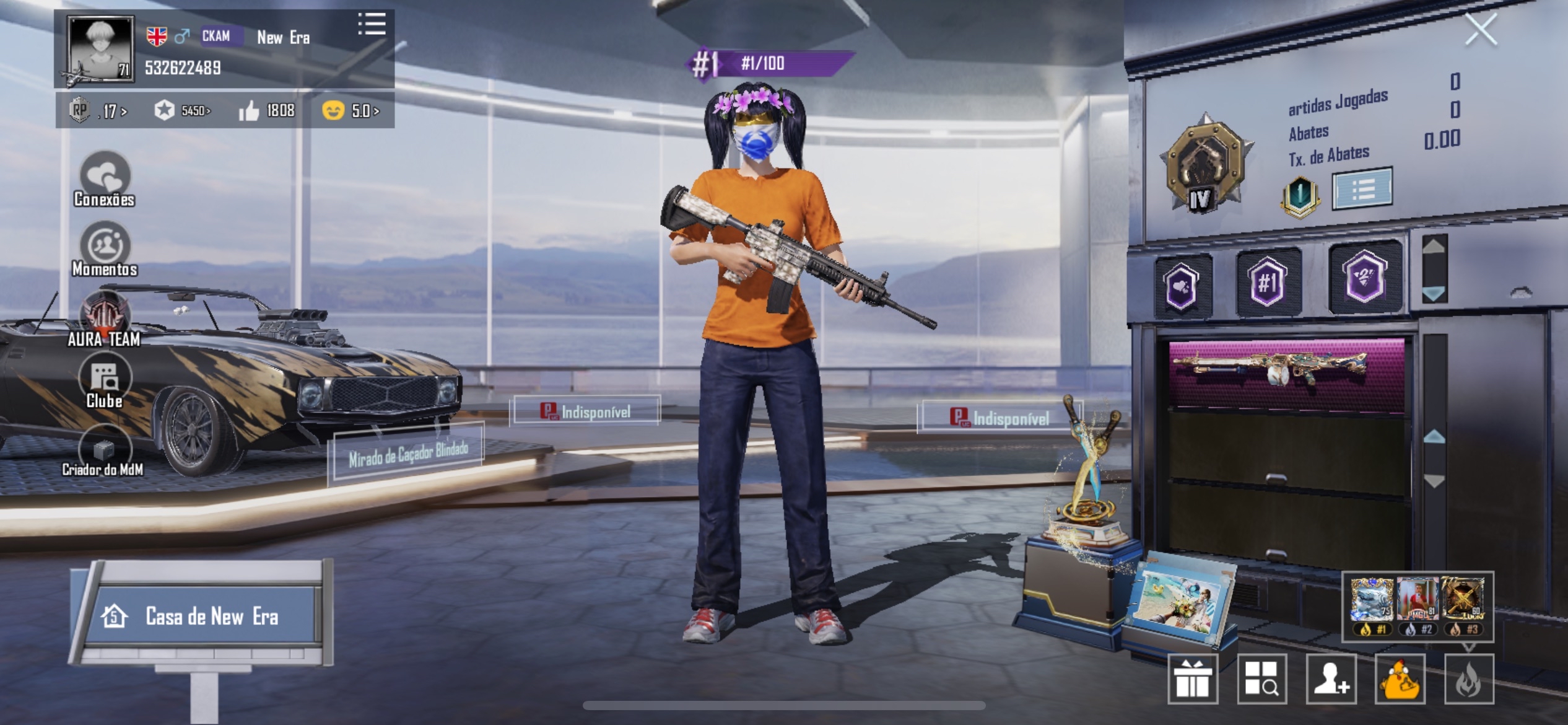The width and height of the screenshot is (1568, 725).
Task: Click the yellow chicken icon
Action: (1400, 679)
